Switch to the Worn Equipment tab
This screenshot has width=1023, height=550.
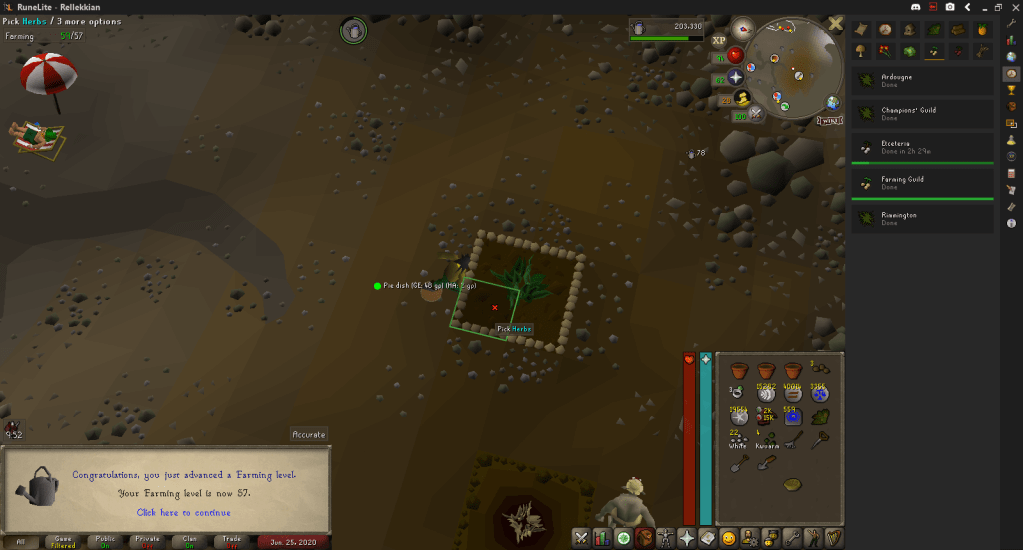[665, 538]
